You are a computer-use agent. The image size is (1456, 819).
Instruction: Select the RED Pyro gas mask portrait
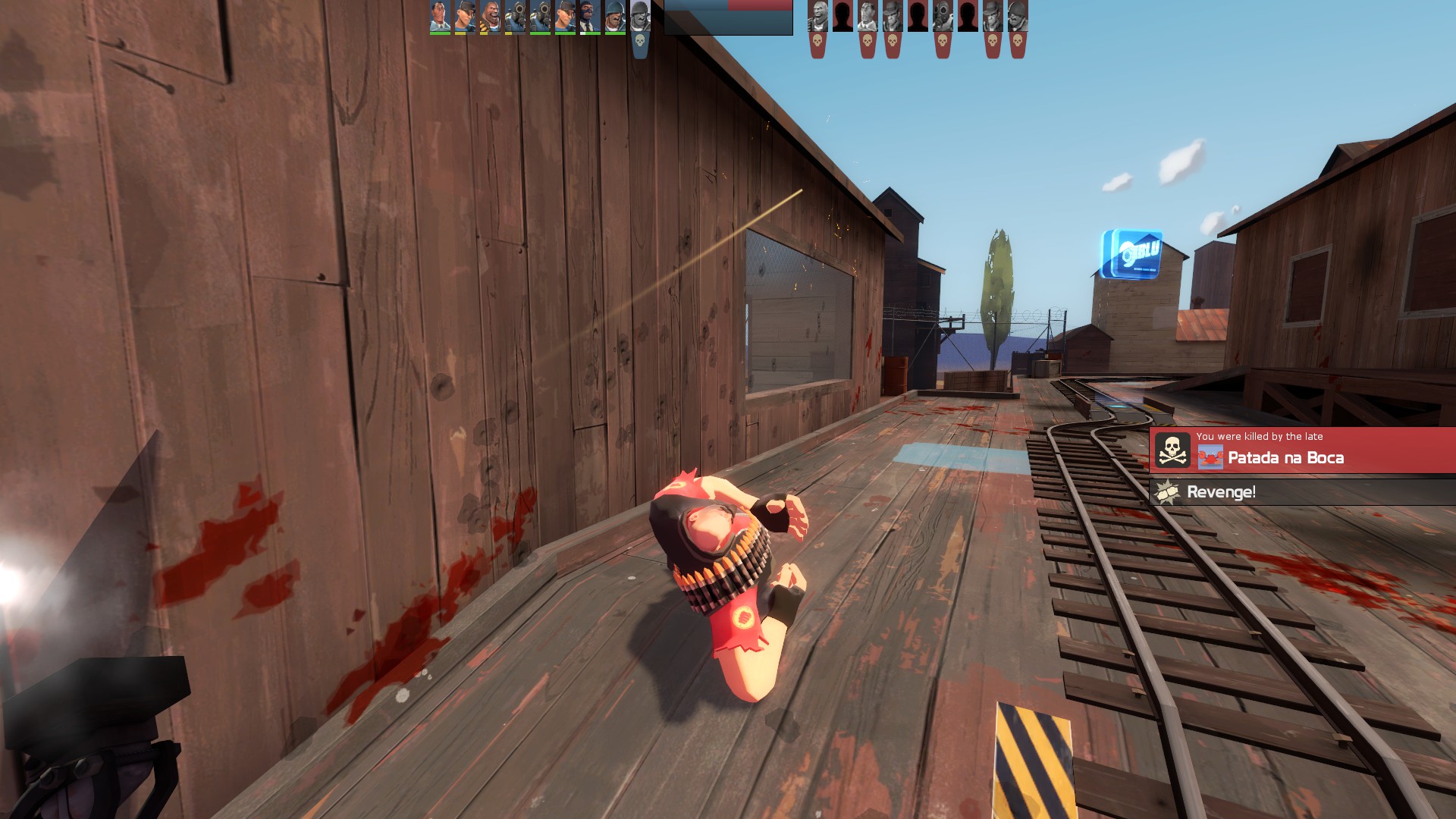943,15
